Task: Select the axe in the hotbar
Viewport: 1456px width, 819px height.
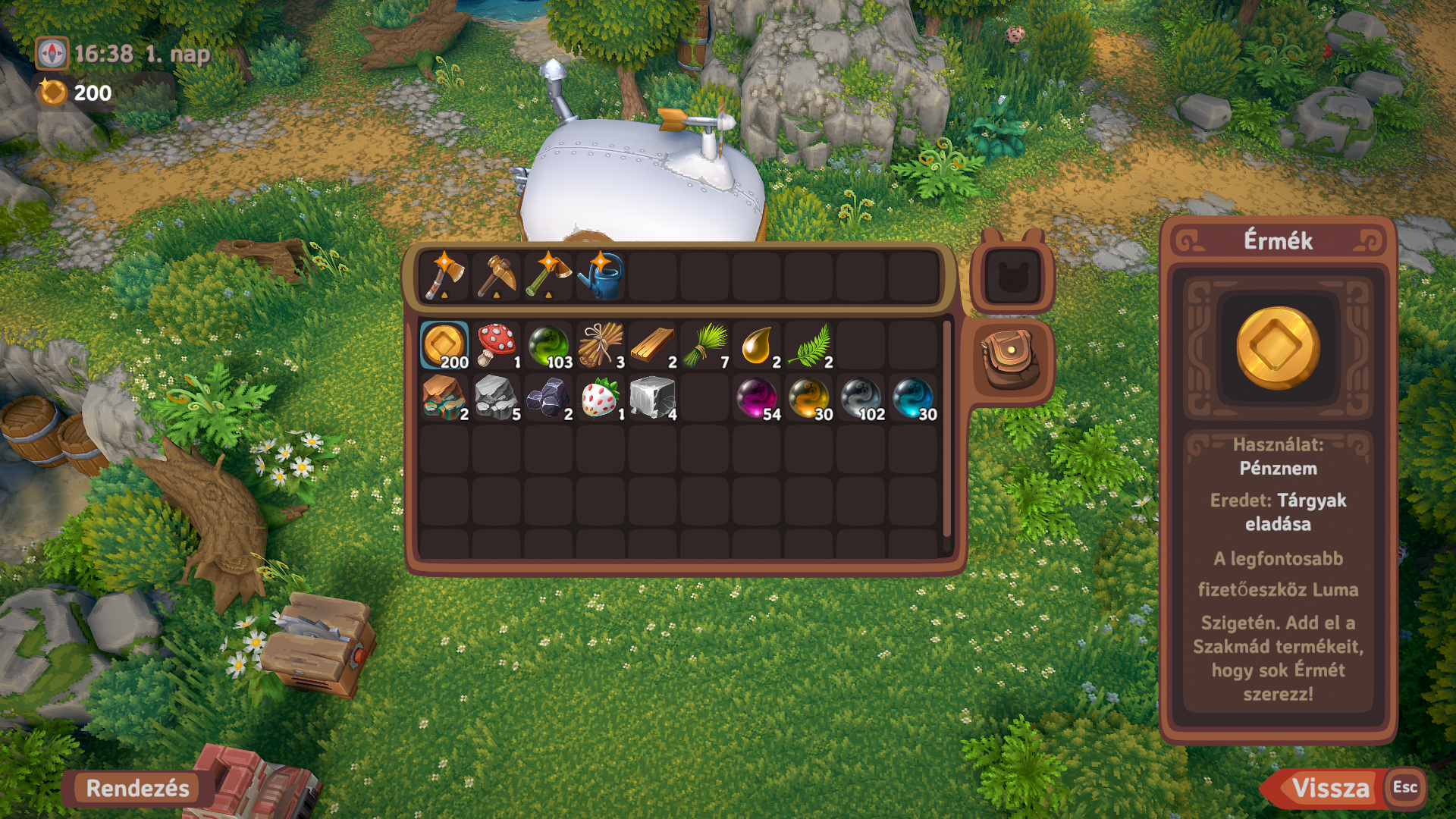Action: (445, 277)
